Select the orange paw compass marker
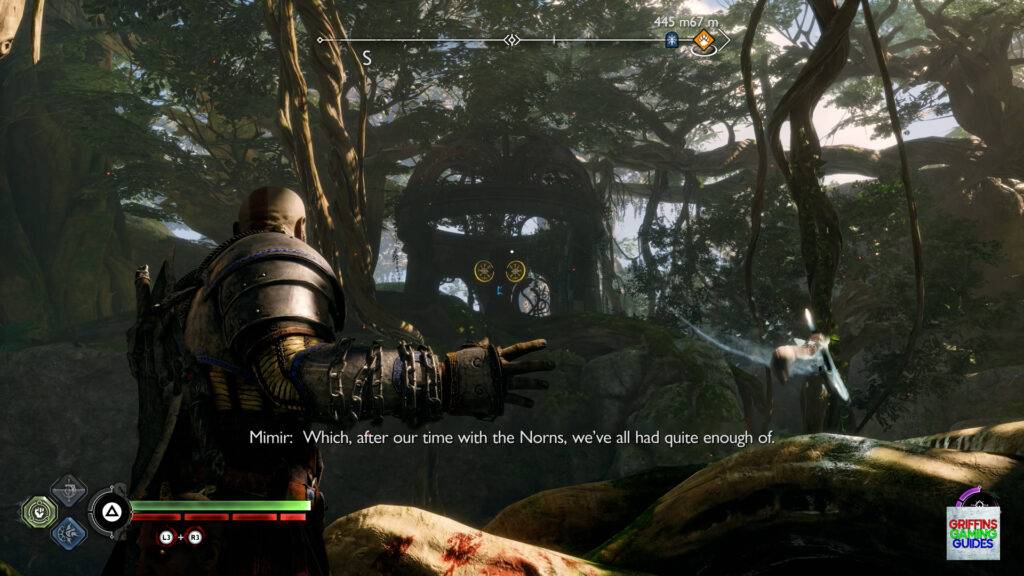This screenshot has width=1024, height=576. 704,40
